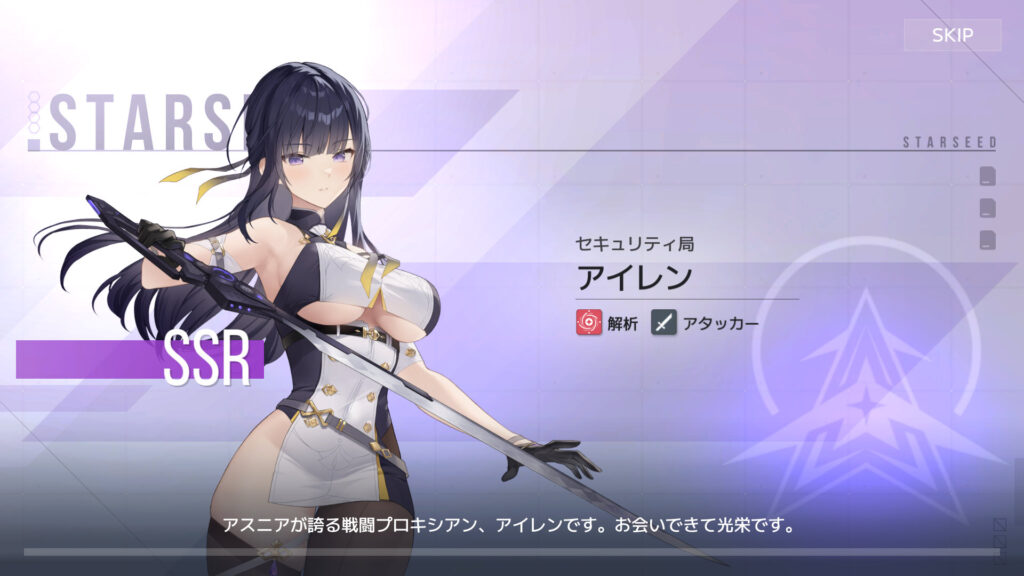
Task: Skip the character reveal with SKIP
Action: 952,36
